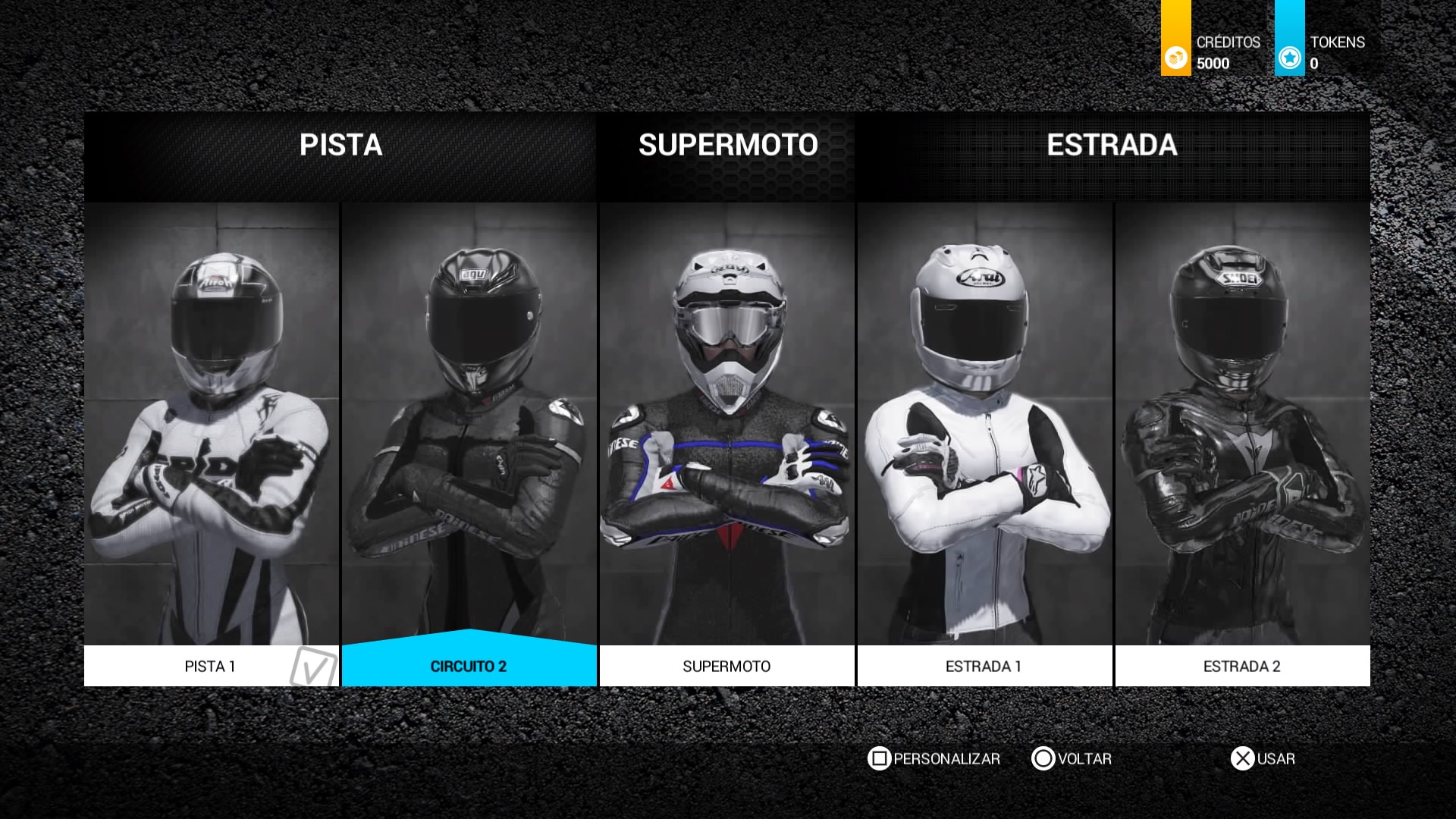The height and width of the screenshot is (819, 1456).
Task: Switch to the Supermoto category header
Action: (x=727, y=146)
